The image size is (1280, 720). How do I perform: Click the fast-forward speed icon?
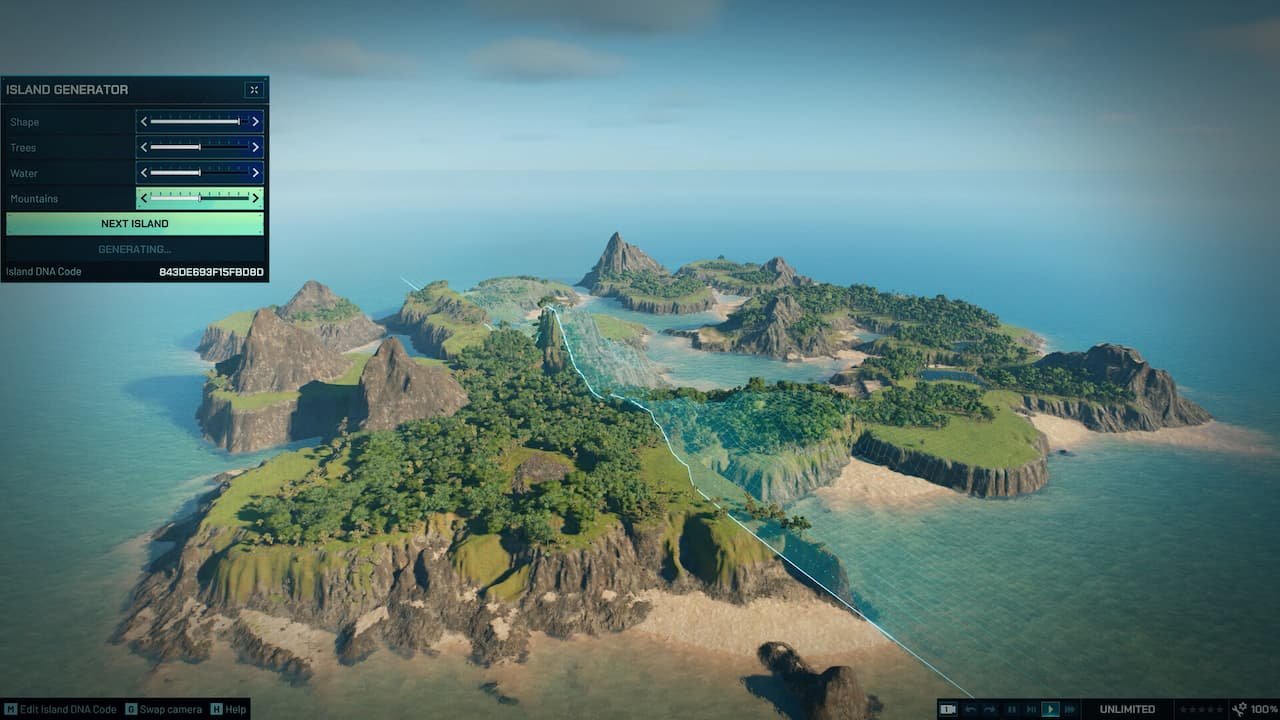pos(1070,709)
